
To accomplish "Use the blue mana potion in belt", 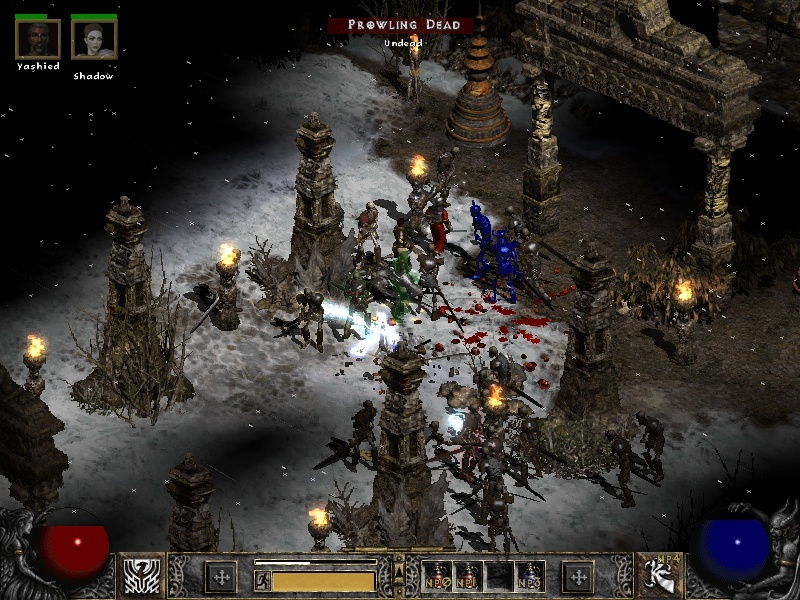I will [x=529, y=576].
